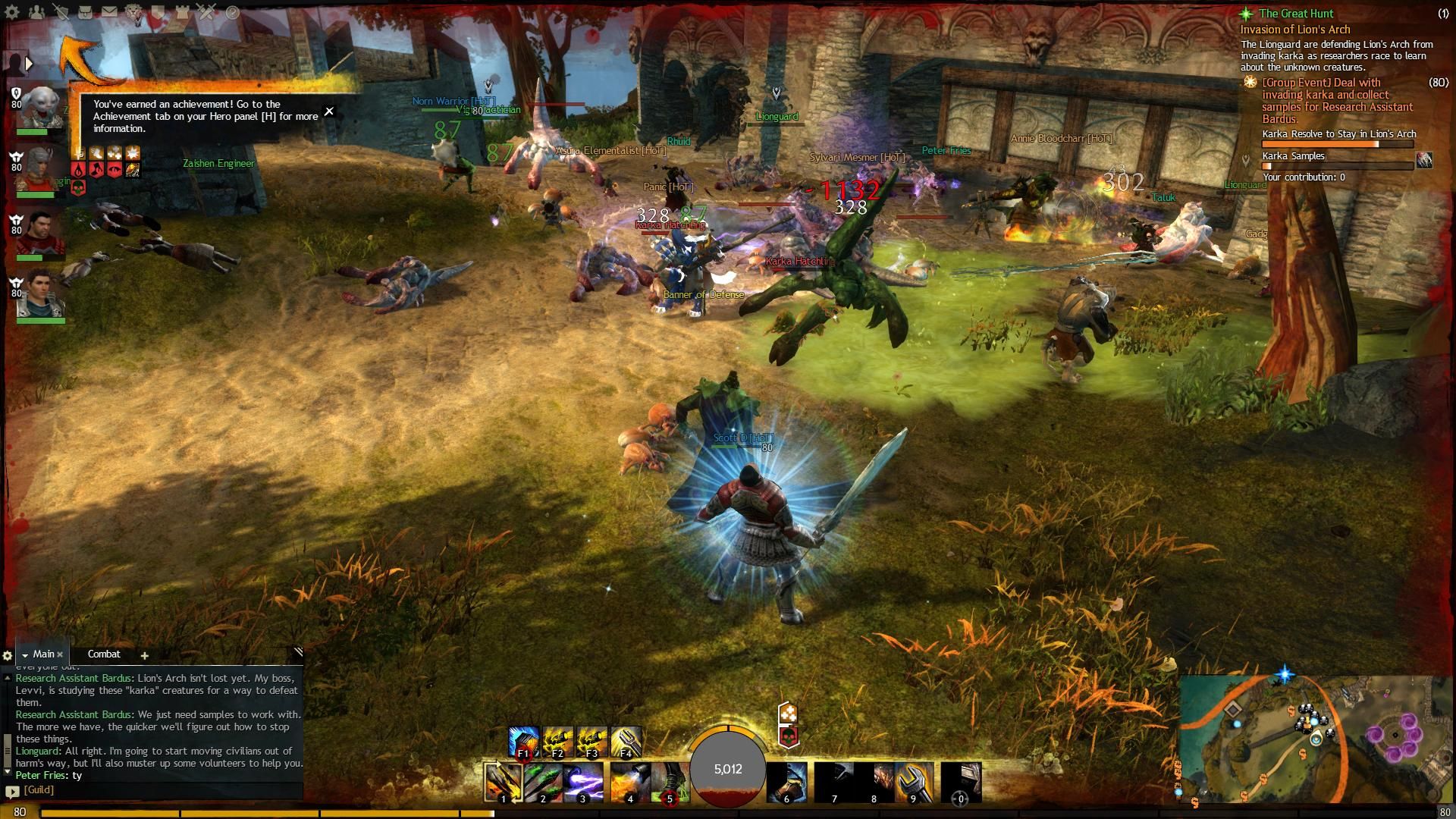The width and height of the screenshot is (1456, 819).
Task: Open the game menu gear icon
Action: (13, 12)
